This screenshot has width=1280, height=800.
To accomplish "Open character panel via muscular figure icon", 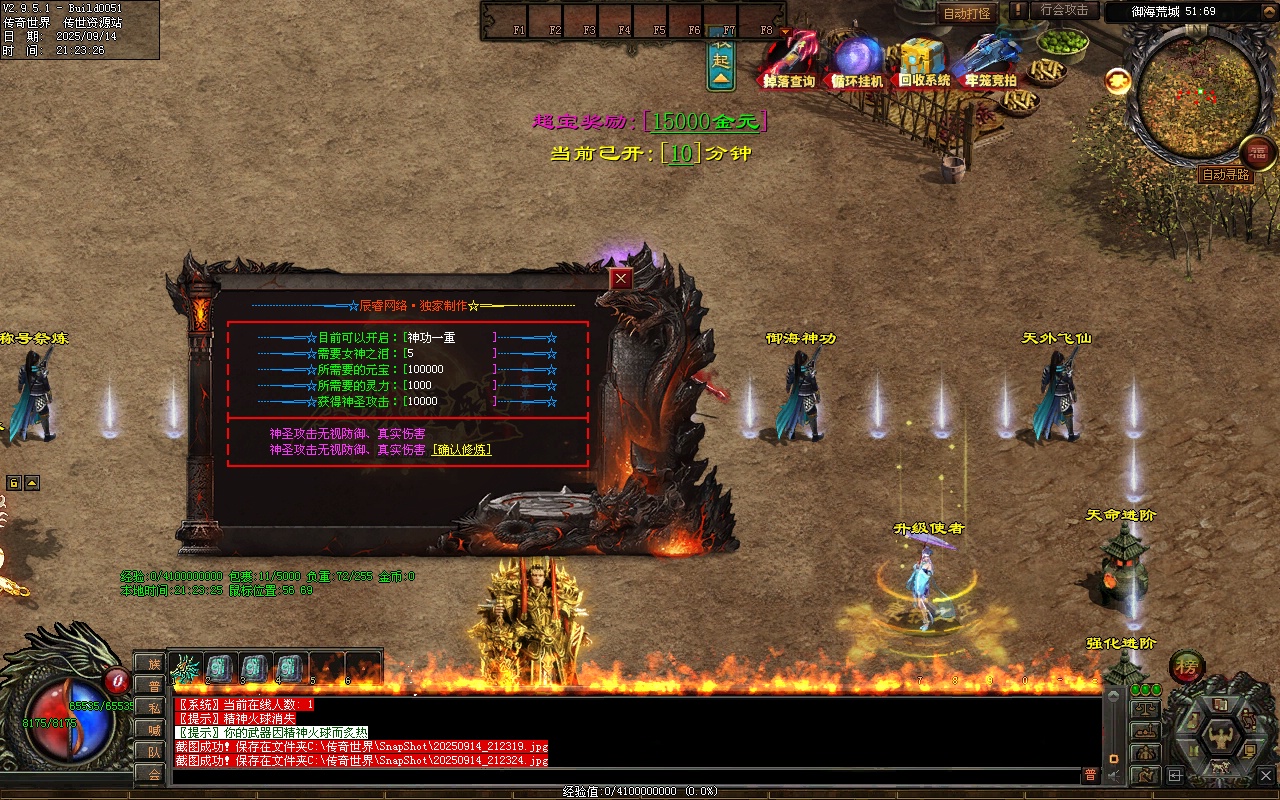I will (1220, 738).
